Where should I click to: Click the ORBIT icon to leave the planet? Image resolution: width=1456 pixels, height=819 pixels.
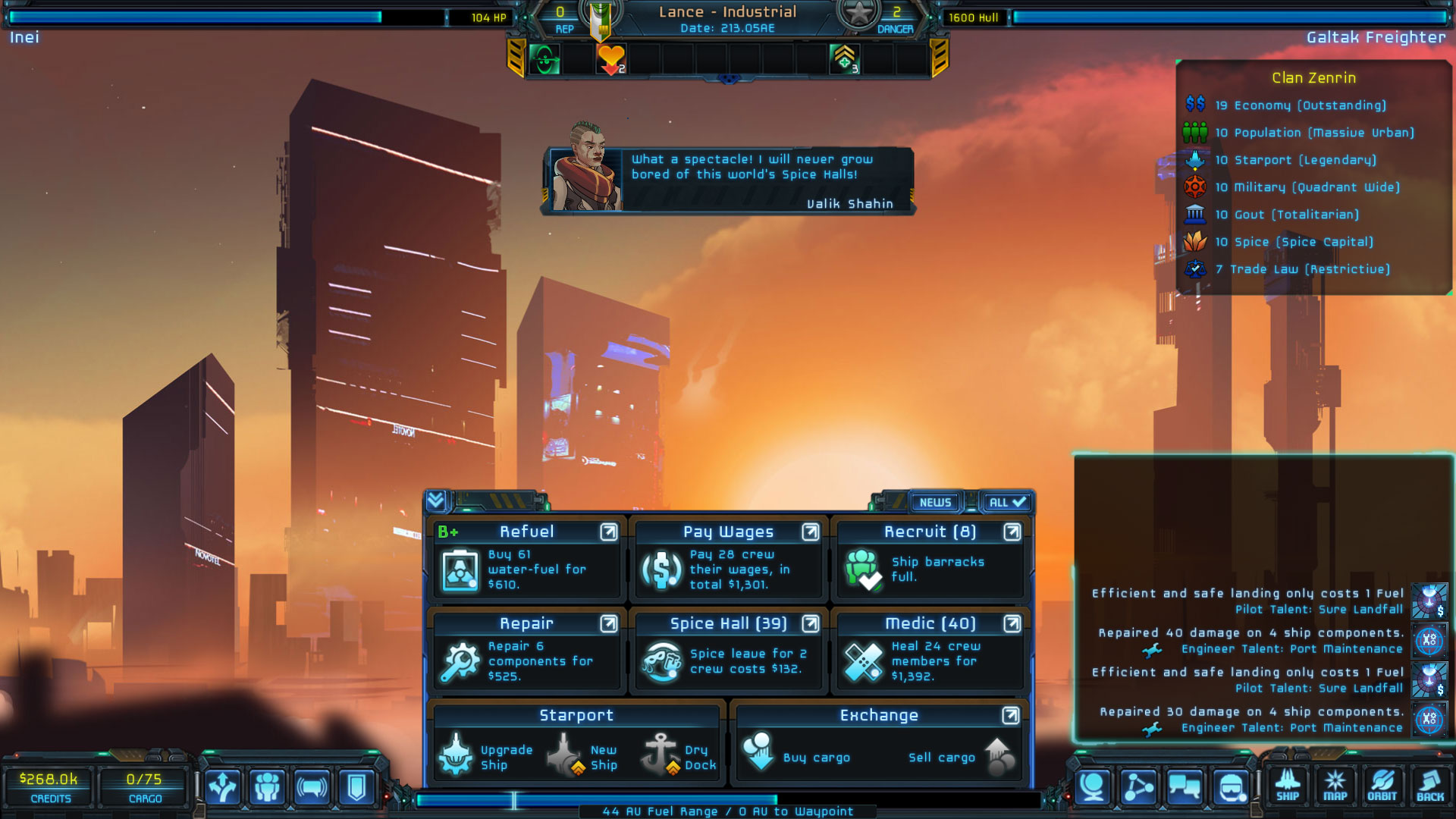[x=1383, y=786]
